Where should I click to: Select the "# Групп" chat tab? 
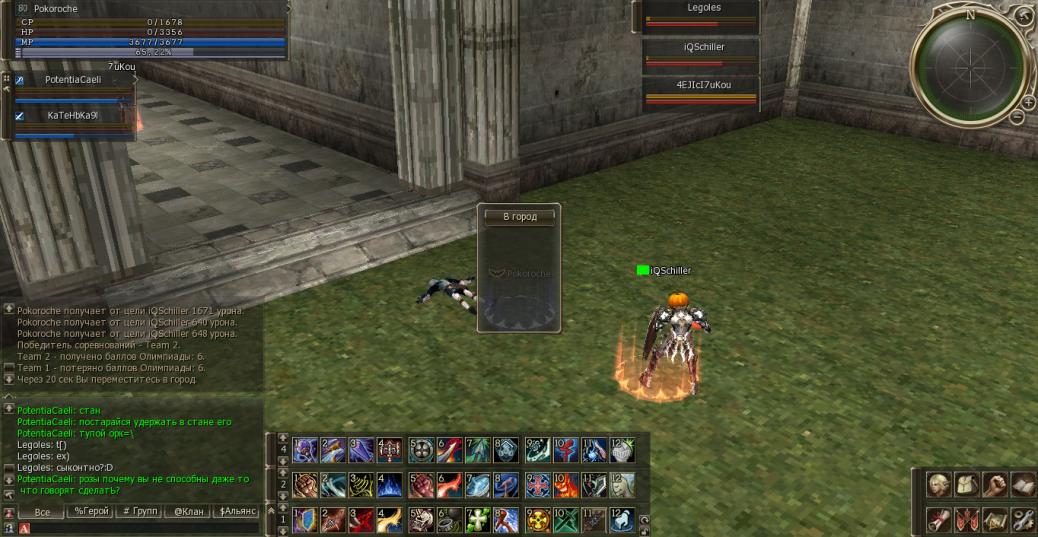pos(140,511)
